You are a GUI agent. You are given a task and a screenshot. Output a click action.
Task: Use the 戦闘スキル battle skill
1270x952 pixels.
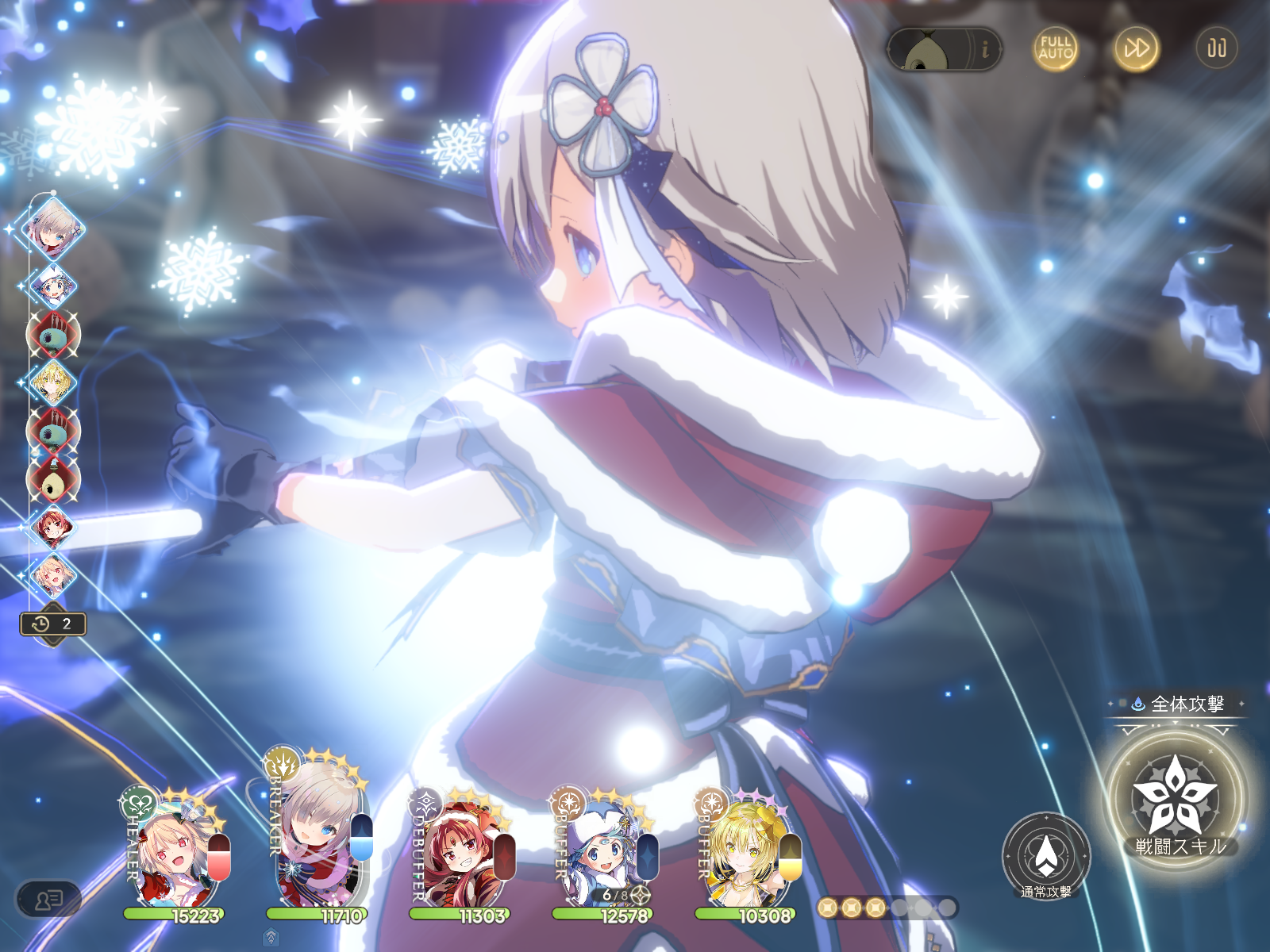click(x=1175, y=799)
